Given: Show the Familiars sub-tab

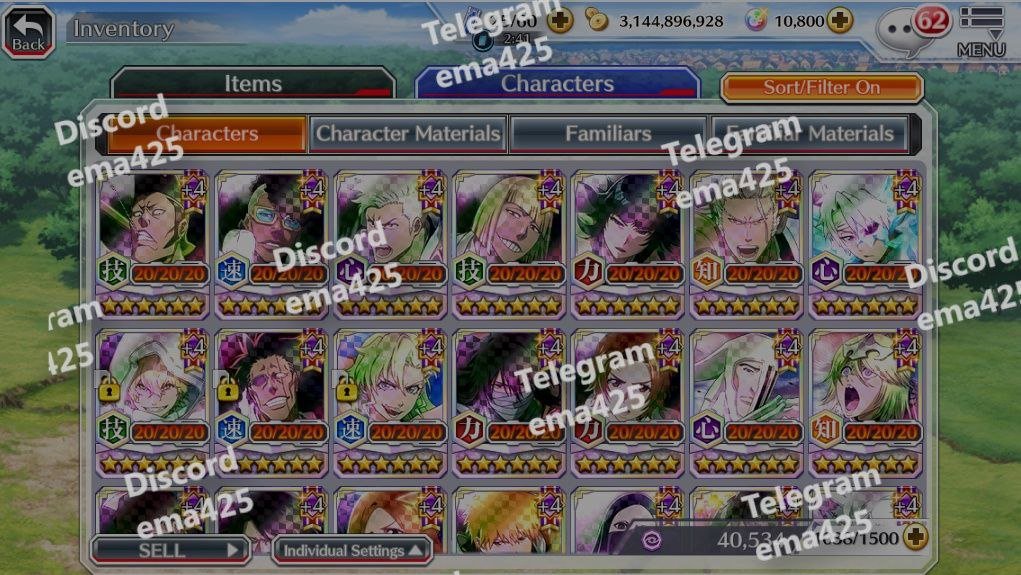Looking at the screenshot, I should [x=608, y=134].
